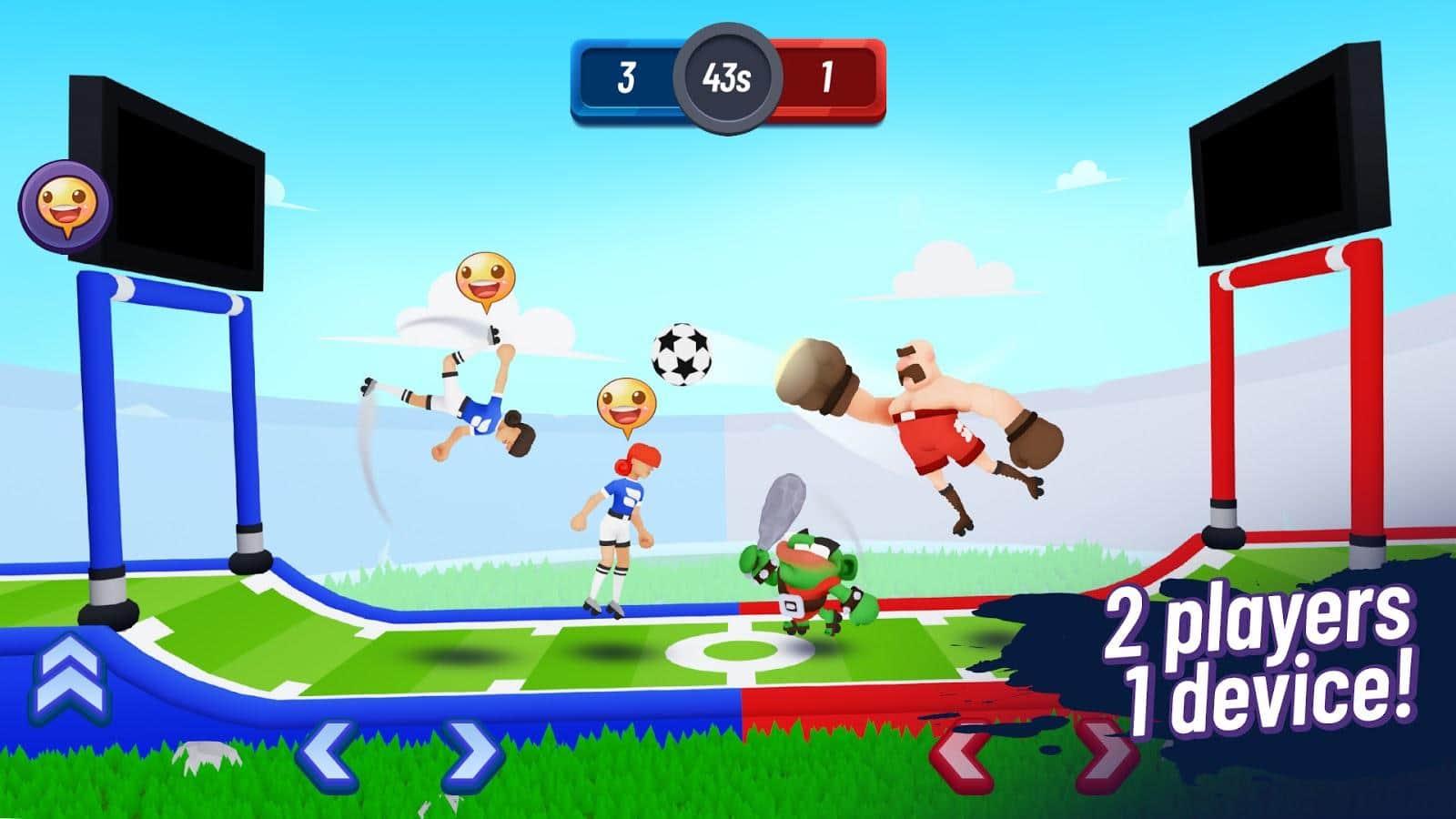The width and height of the screenshot is (1456, 819).
Task: Click the blue left arrow control
Action: (327, 753)
